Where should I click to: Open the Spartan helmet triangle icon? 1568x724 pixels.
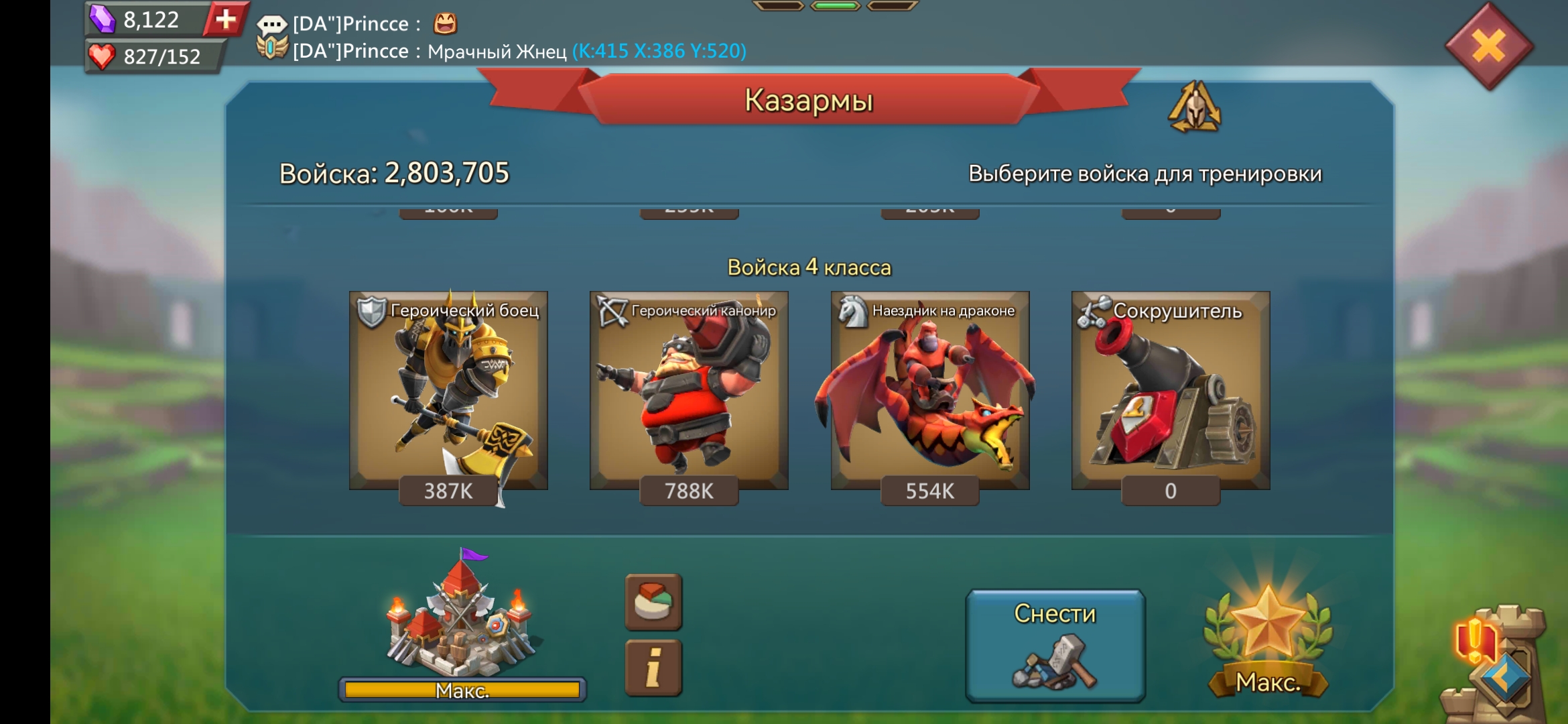click(1194, 107)
